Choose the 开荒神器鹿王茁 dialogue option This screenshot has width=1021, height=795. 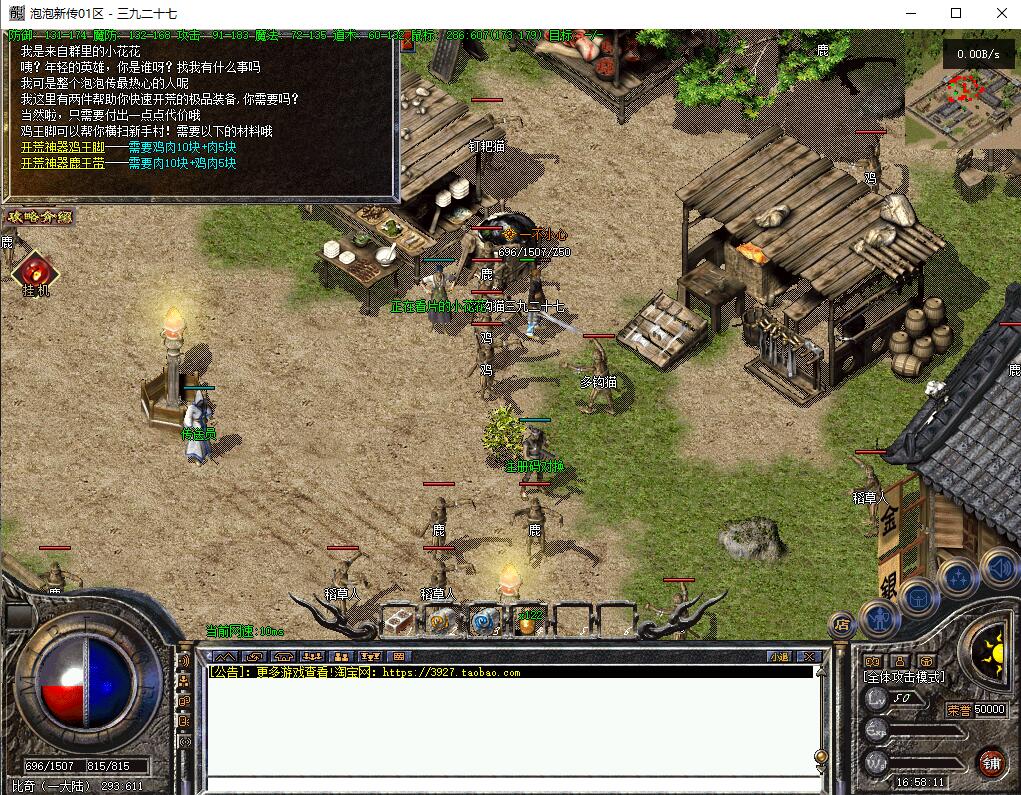click(x=62, y=163)
